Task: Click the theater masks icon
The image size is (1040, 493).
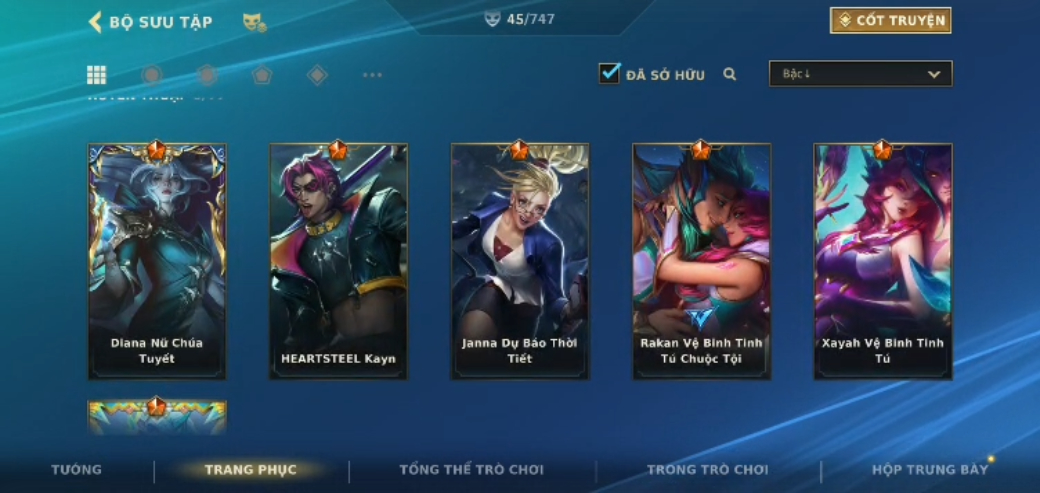Action: (254, 21)
